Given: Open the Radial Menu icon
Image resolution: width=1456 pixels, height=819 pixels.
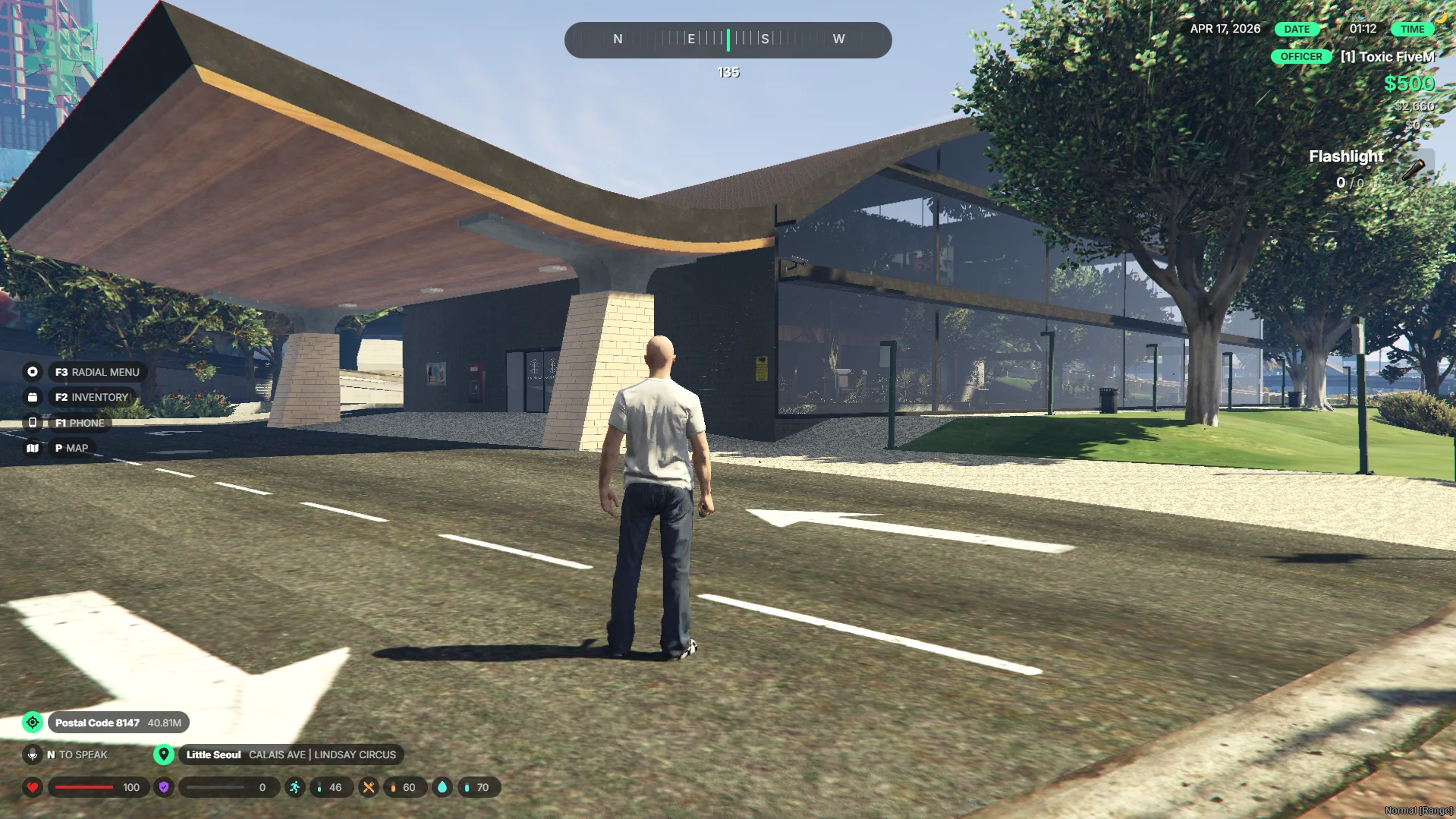Looking at the screenshot, I should pyautogui.click(x=33, y=372).
